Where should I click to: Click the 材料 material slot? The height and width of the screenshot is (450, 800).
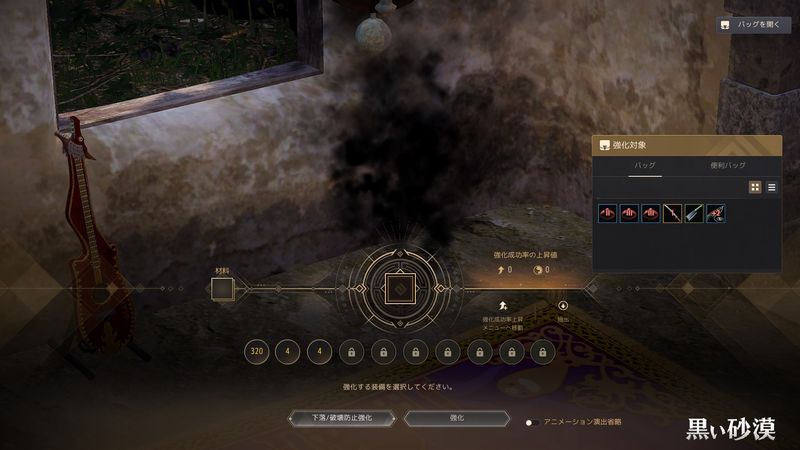click(x=221, y=290)
